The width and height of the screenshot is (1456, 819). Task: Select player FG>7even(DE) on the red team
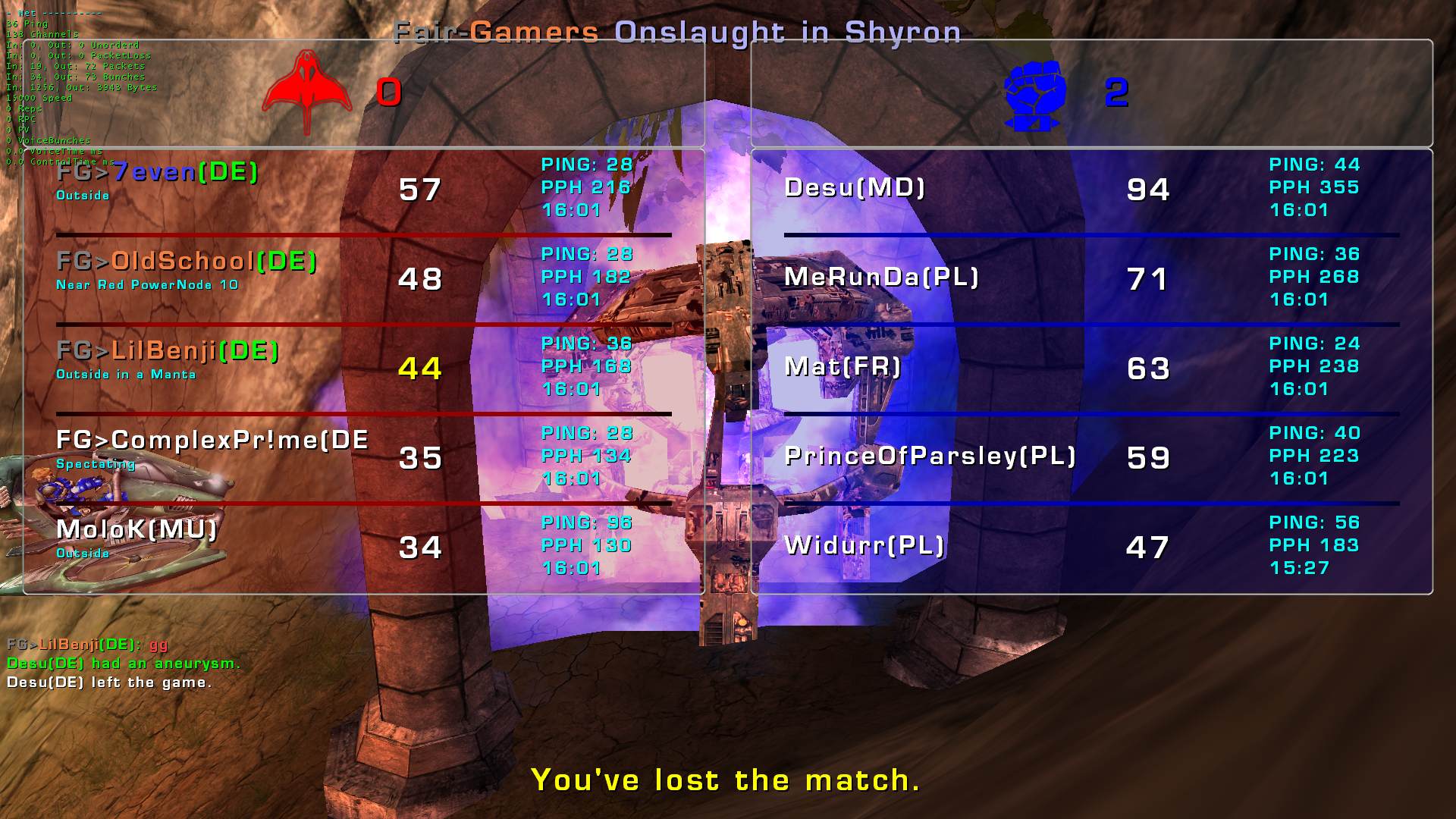coord(158,173)
